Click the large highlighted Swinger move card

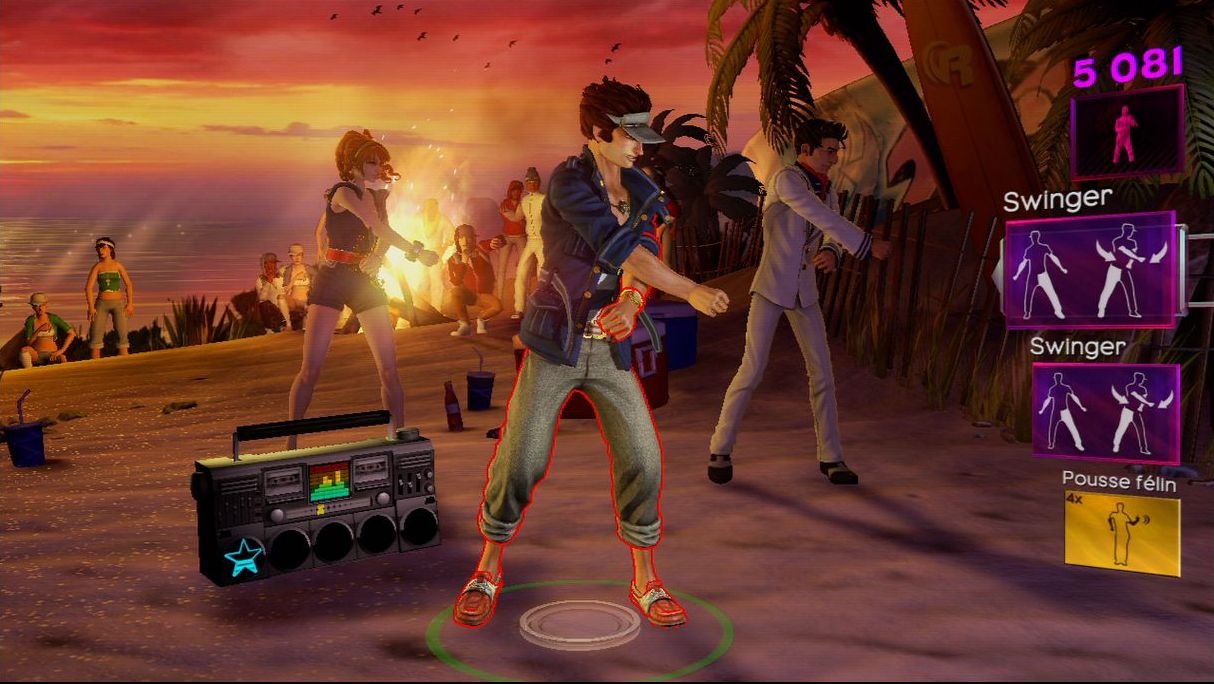click(x=1090, y=270)
